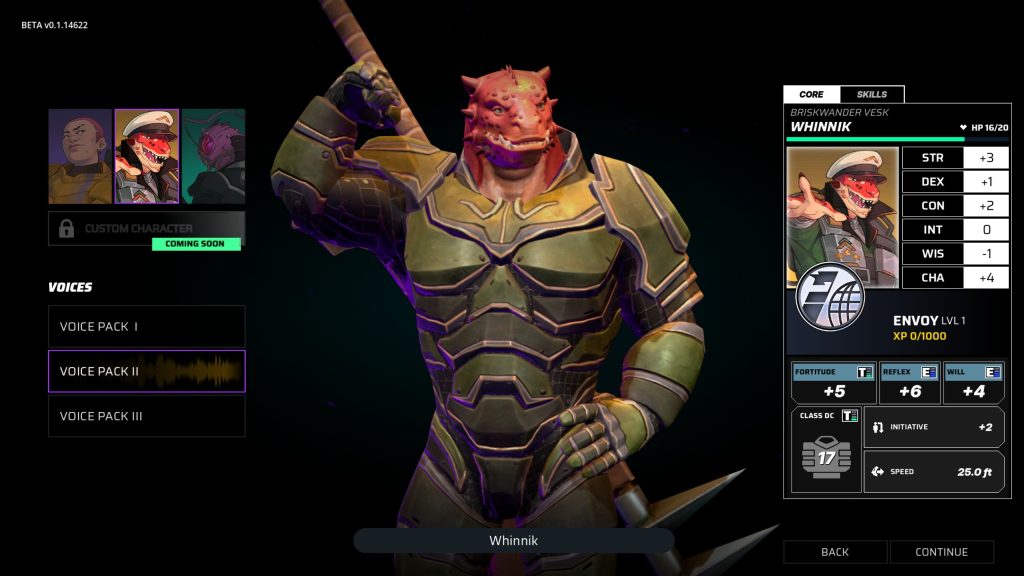The width and height of the screenshot is (1024, 576).
Task: Select Voice Pack I
Action: 146,326
